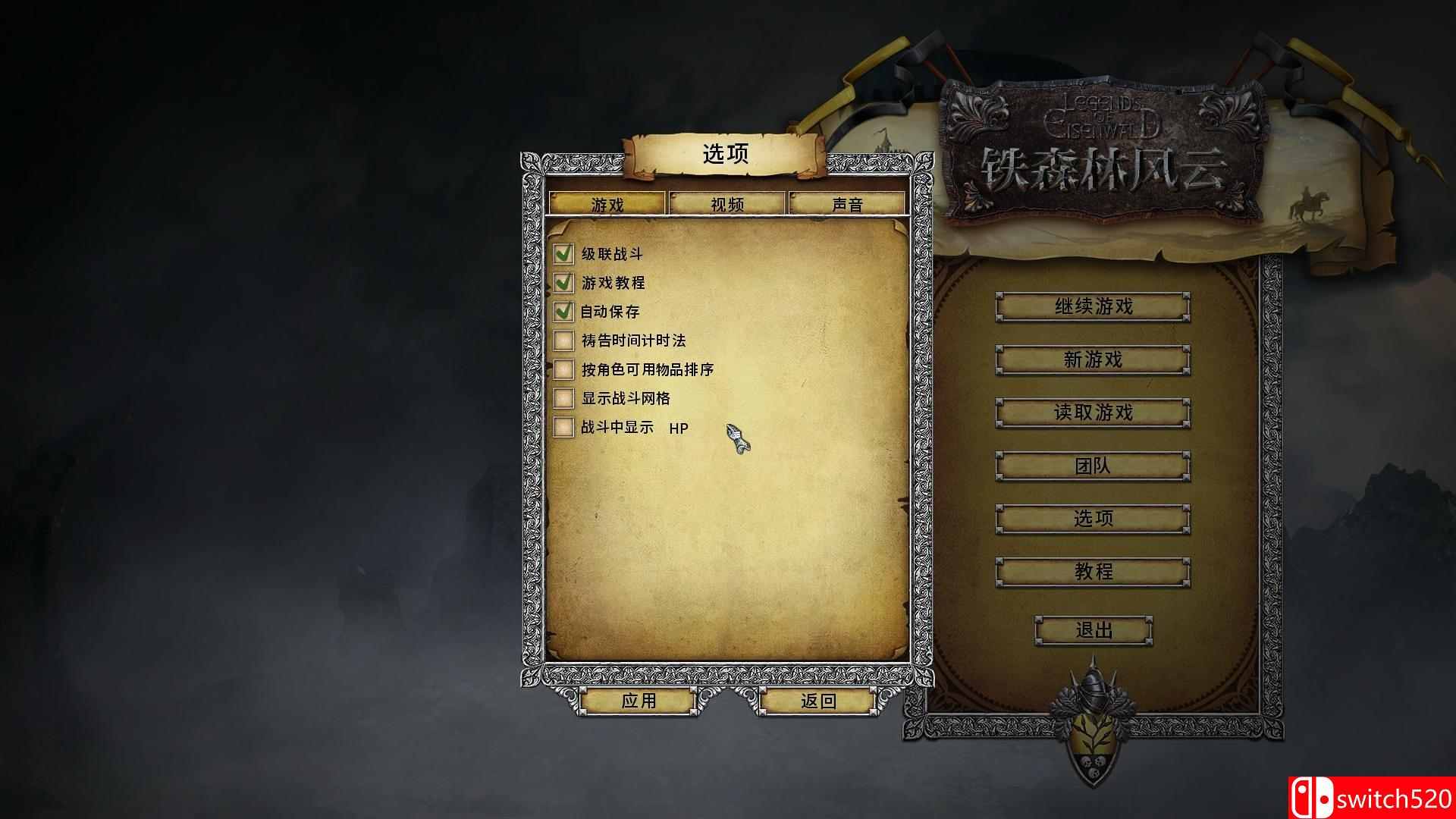Start a new game with 新游戏
This screenshot has height=819, width=1456.
[x=1093, y=360]
